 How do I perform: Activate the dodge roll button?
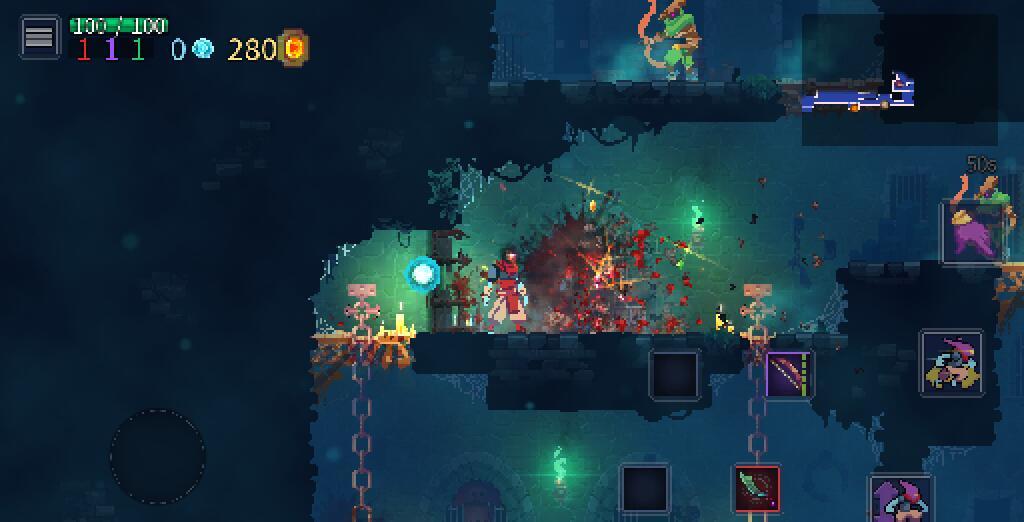tap(951, 363)
